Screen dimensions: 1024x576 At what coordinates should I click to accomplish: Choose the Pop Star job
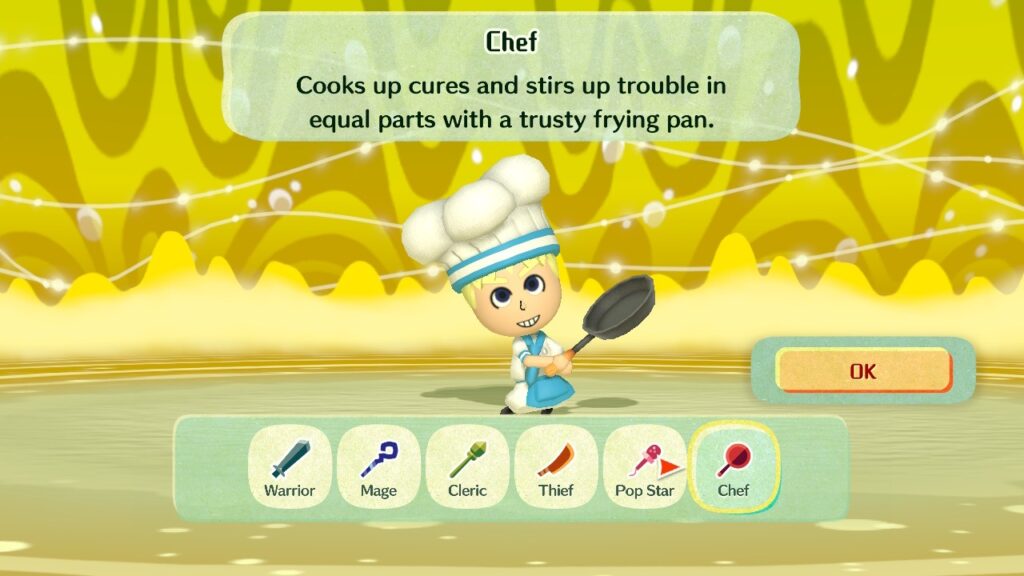coord(644,467)
